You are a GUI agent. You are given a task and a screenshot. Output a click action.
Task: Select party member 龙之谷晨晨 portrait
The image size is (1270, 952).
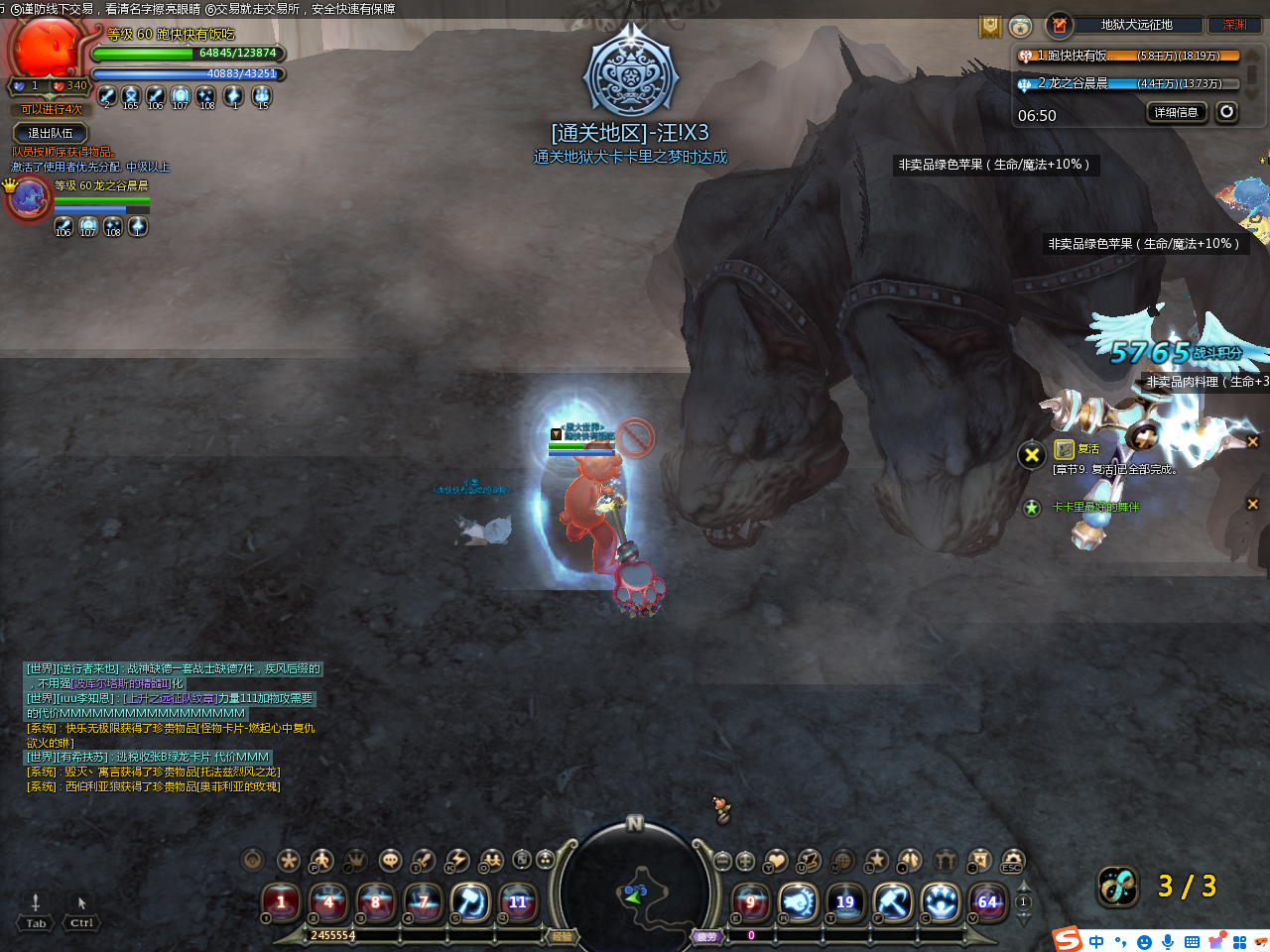[x=29, y=199]
